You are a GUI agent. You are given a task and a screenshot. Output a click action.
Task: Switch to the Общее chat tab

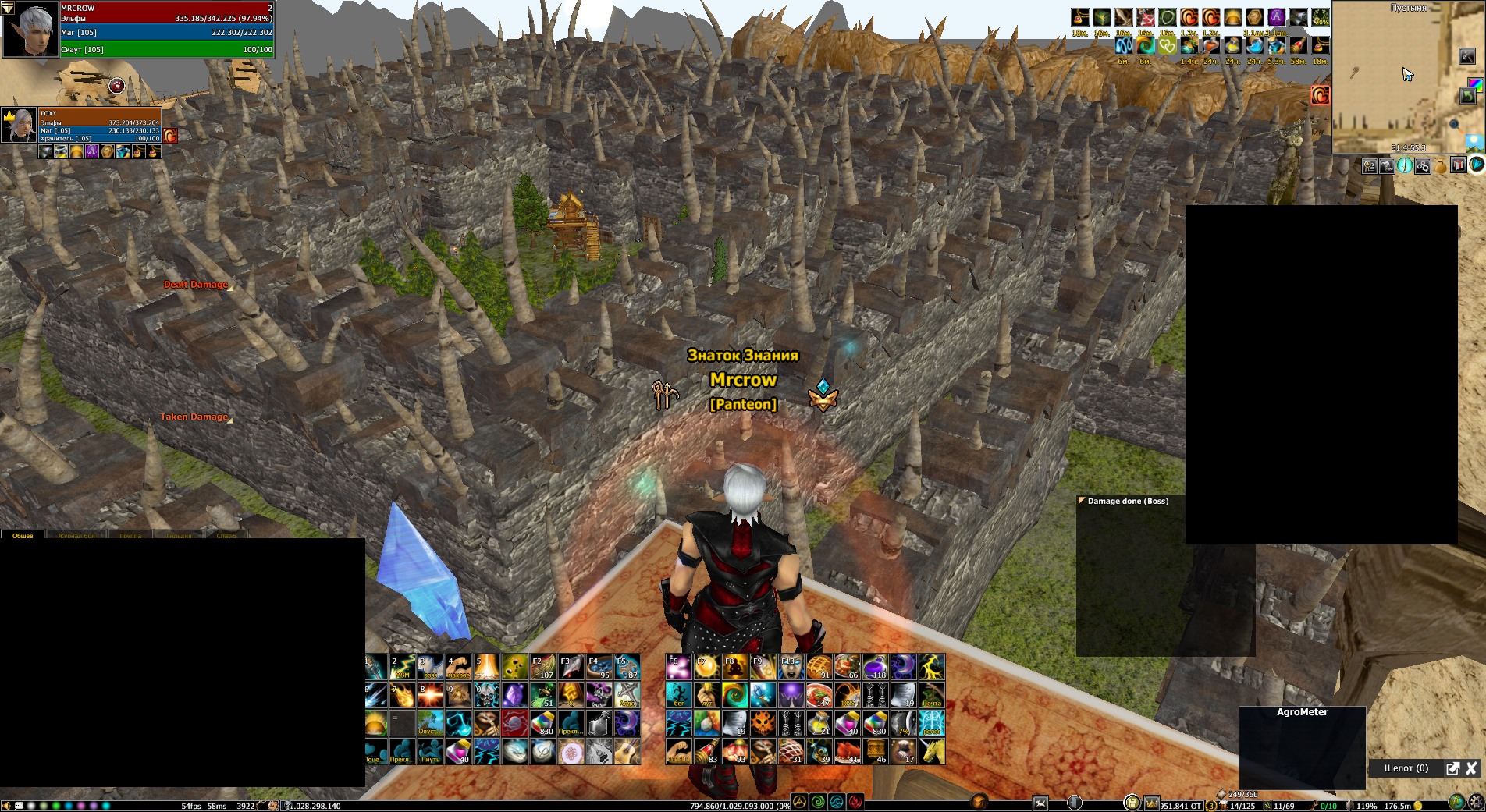(23, 535)
